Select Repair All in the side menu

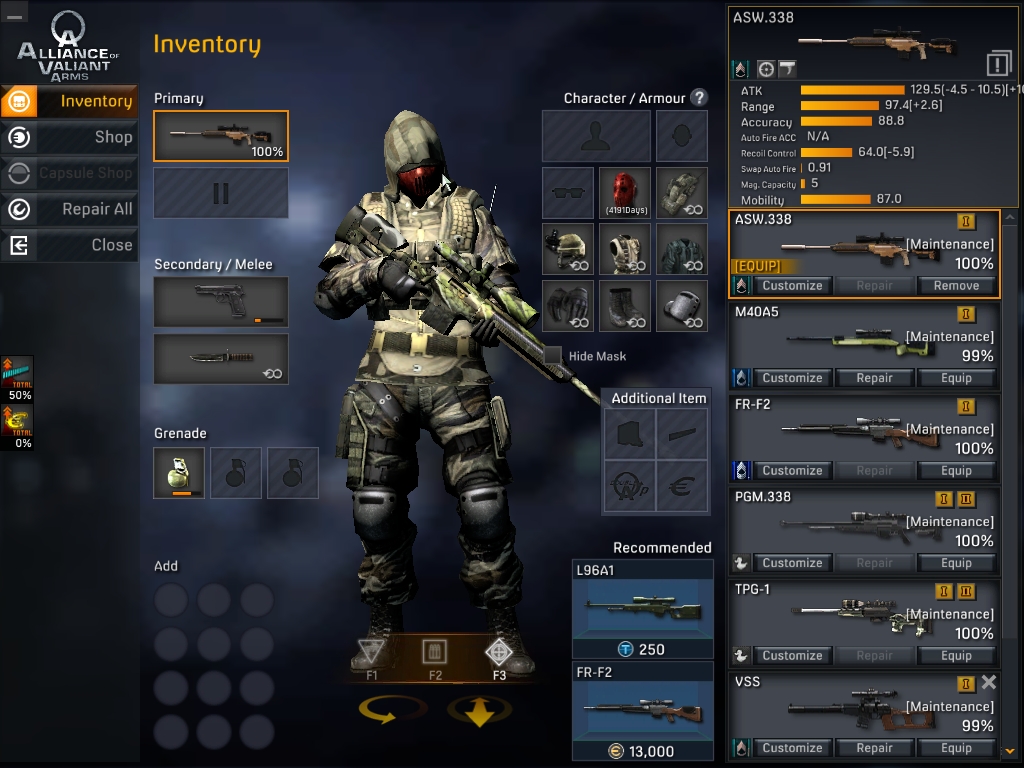point(70,209)
